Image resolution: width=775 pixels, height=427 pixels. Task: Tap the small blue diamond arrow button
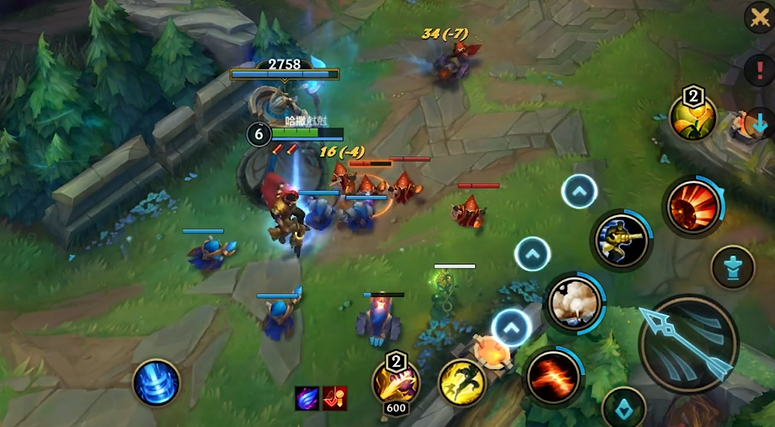(624, 408)
